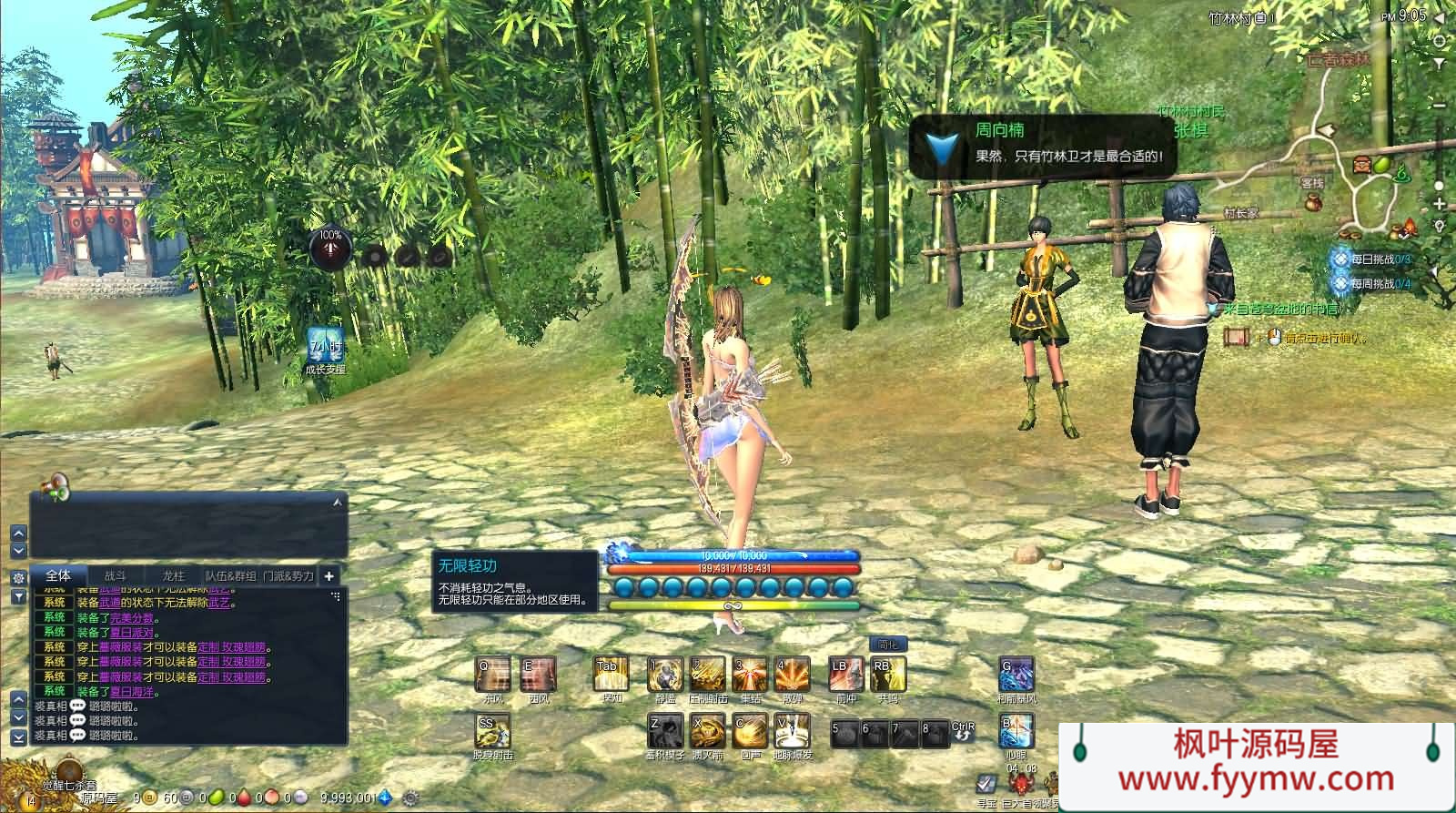Cast the 地脉爆发 skill

792,731
